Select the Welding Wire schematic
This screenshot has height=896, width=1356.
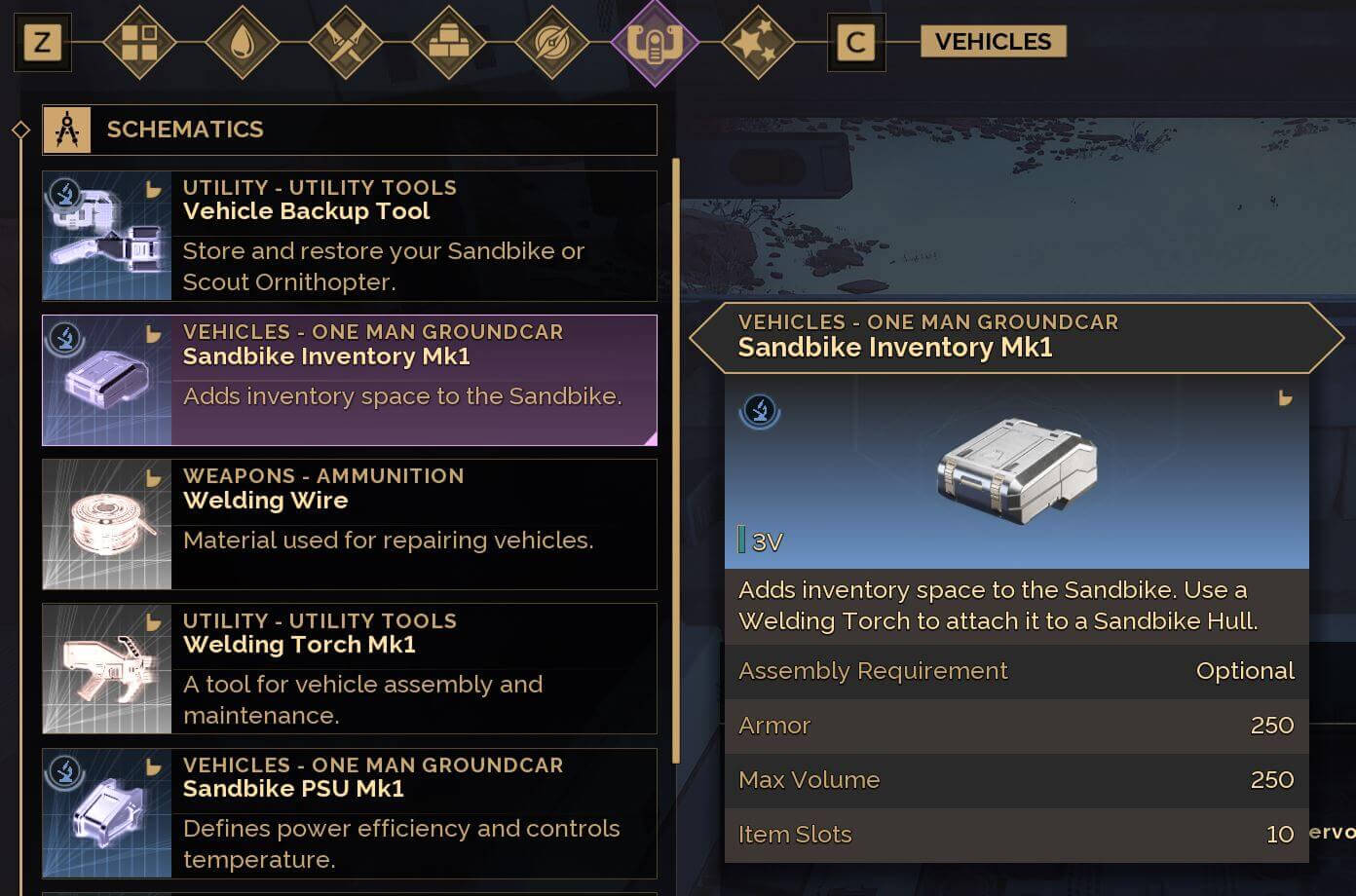point(349,524)
